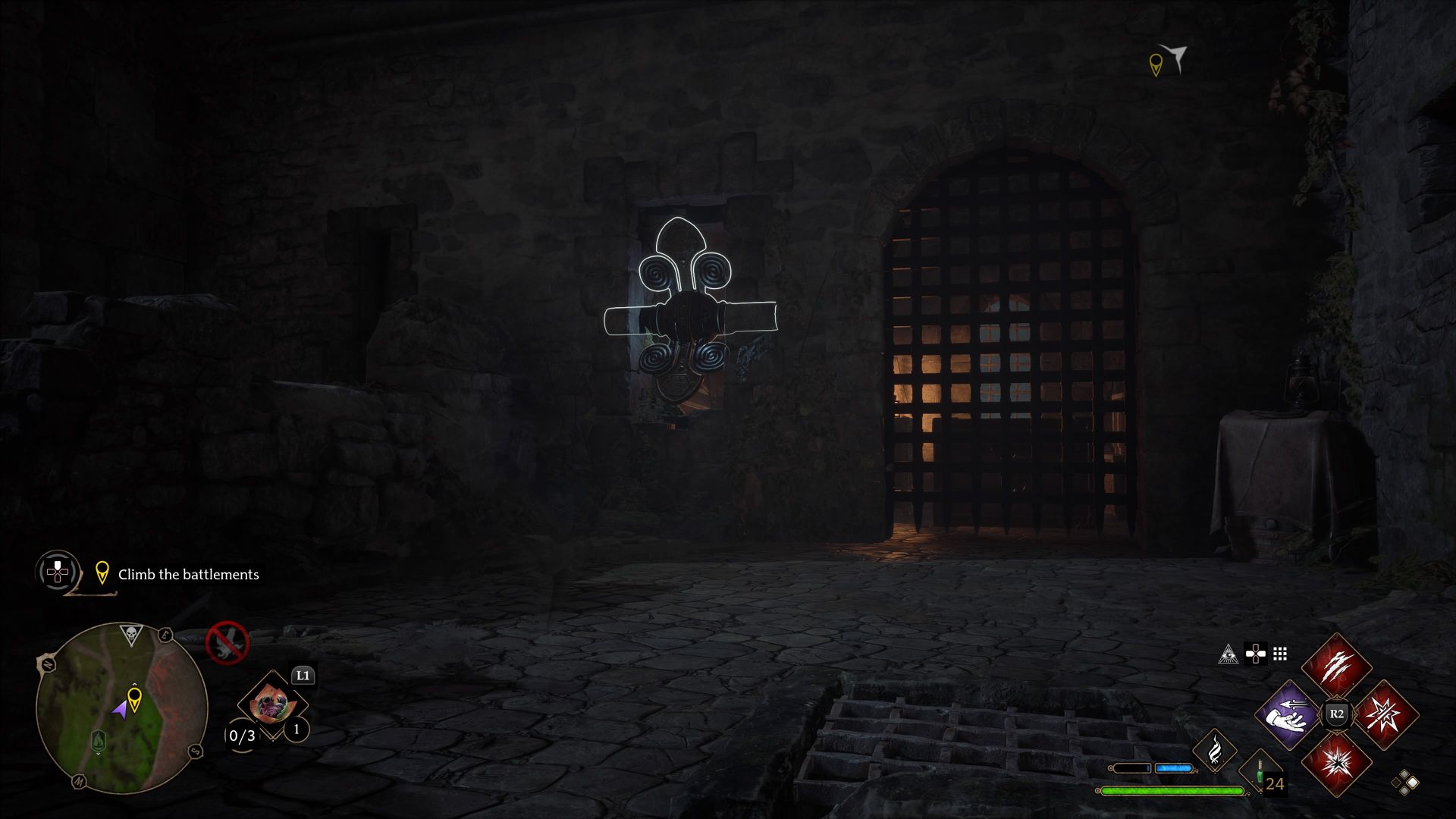Click the spell set diamond selector at bottom right
This screenshot has height=819, width=1456.
[1404, 784]
